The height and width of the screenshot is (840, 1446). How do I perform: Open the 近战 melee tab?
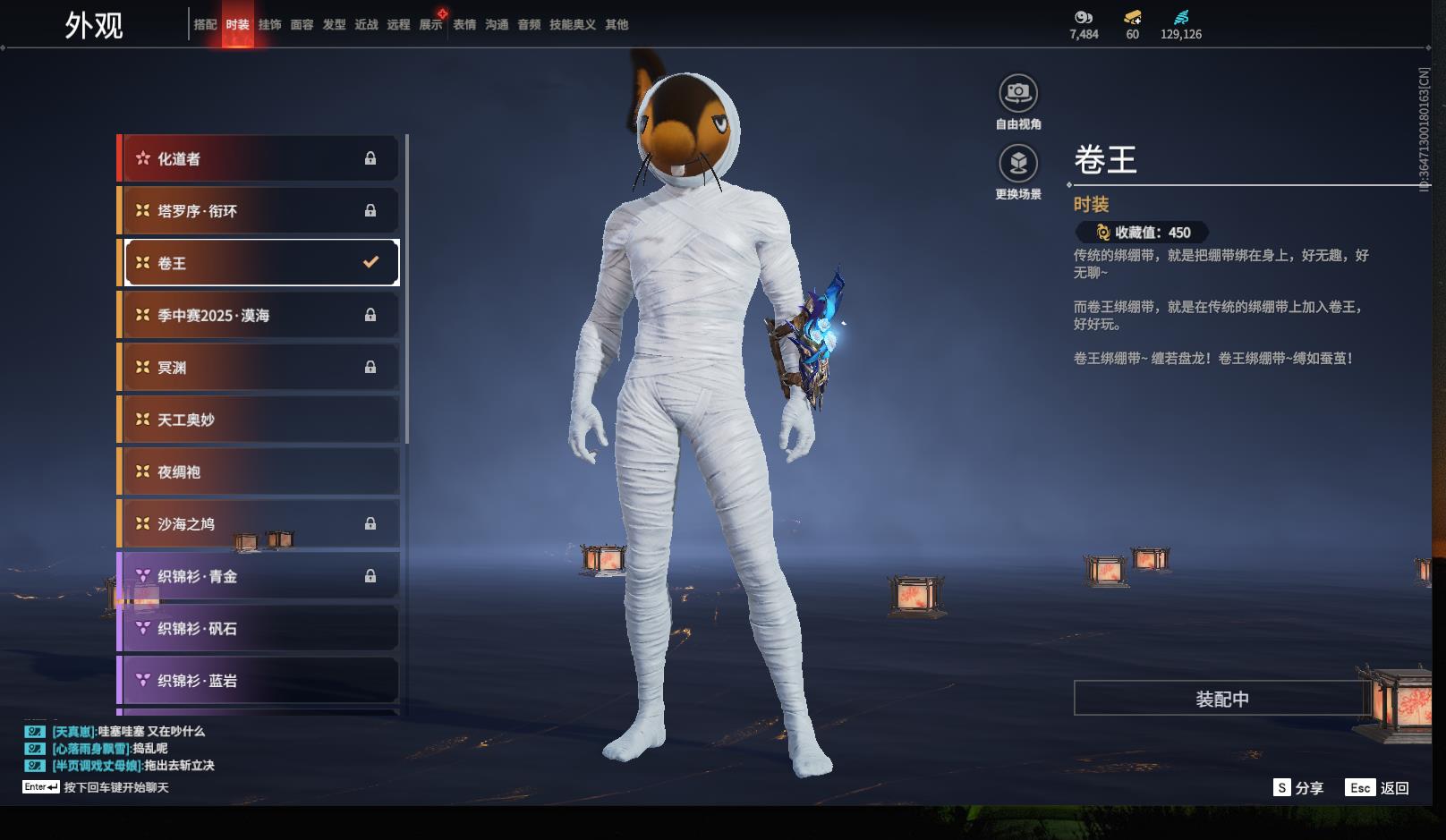[x=366, y=25]
